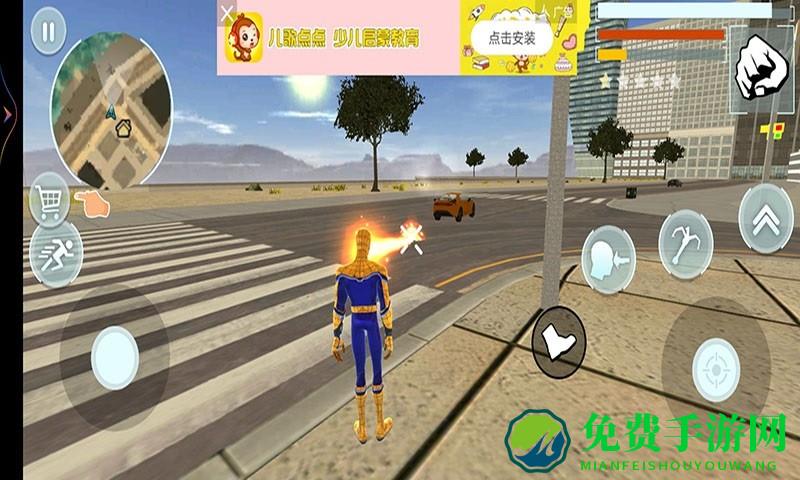This screenshot has height=480, width=800.
Task: Switch weapon using the fist icon
Action: click(760, 64)
